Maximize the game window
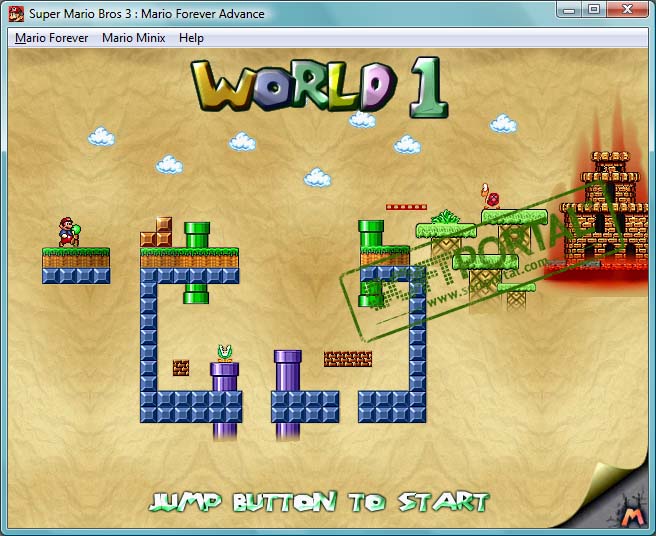This screenshot has height=536, width=656. pos(594,9)
